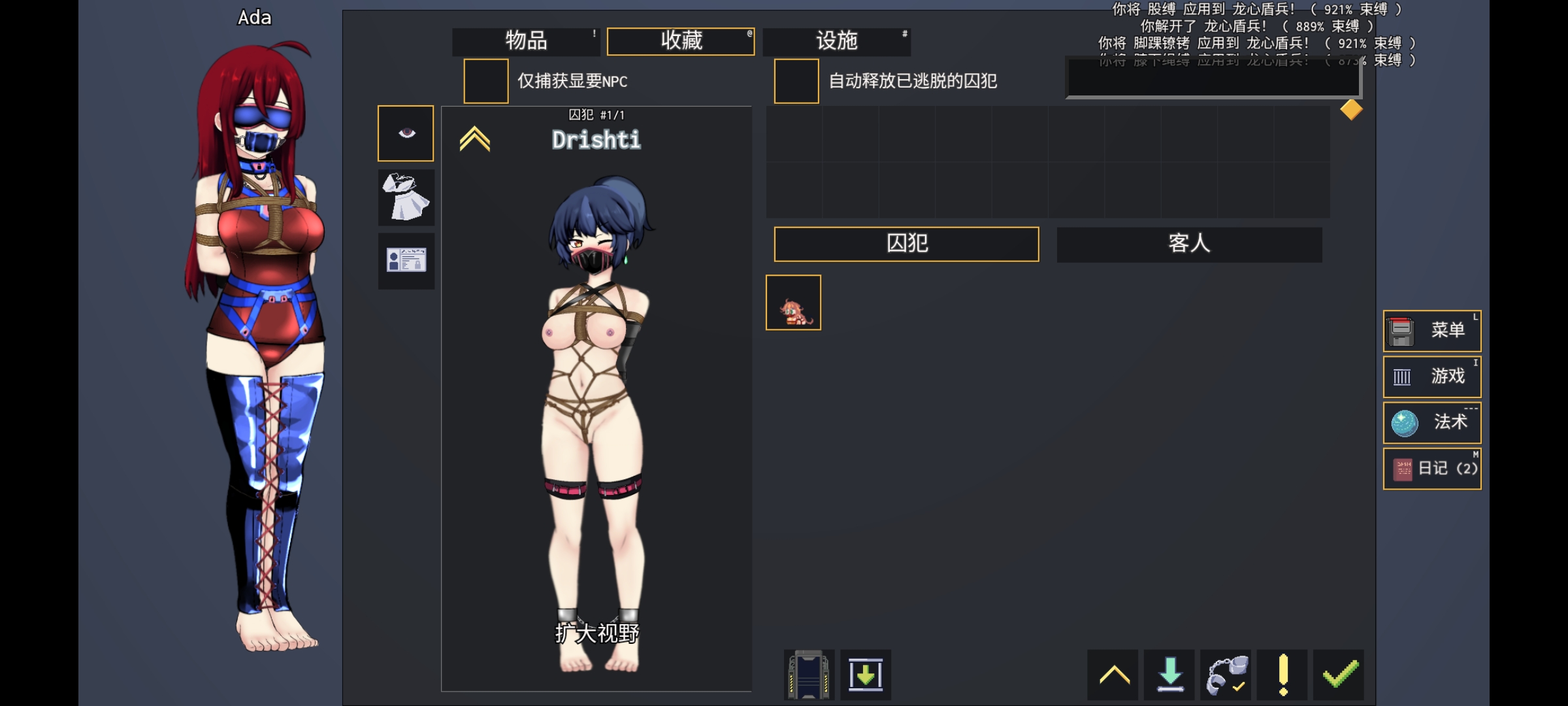Select the 收藏 tab

click(681, 41)
